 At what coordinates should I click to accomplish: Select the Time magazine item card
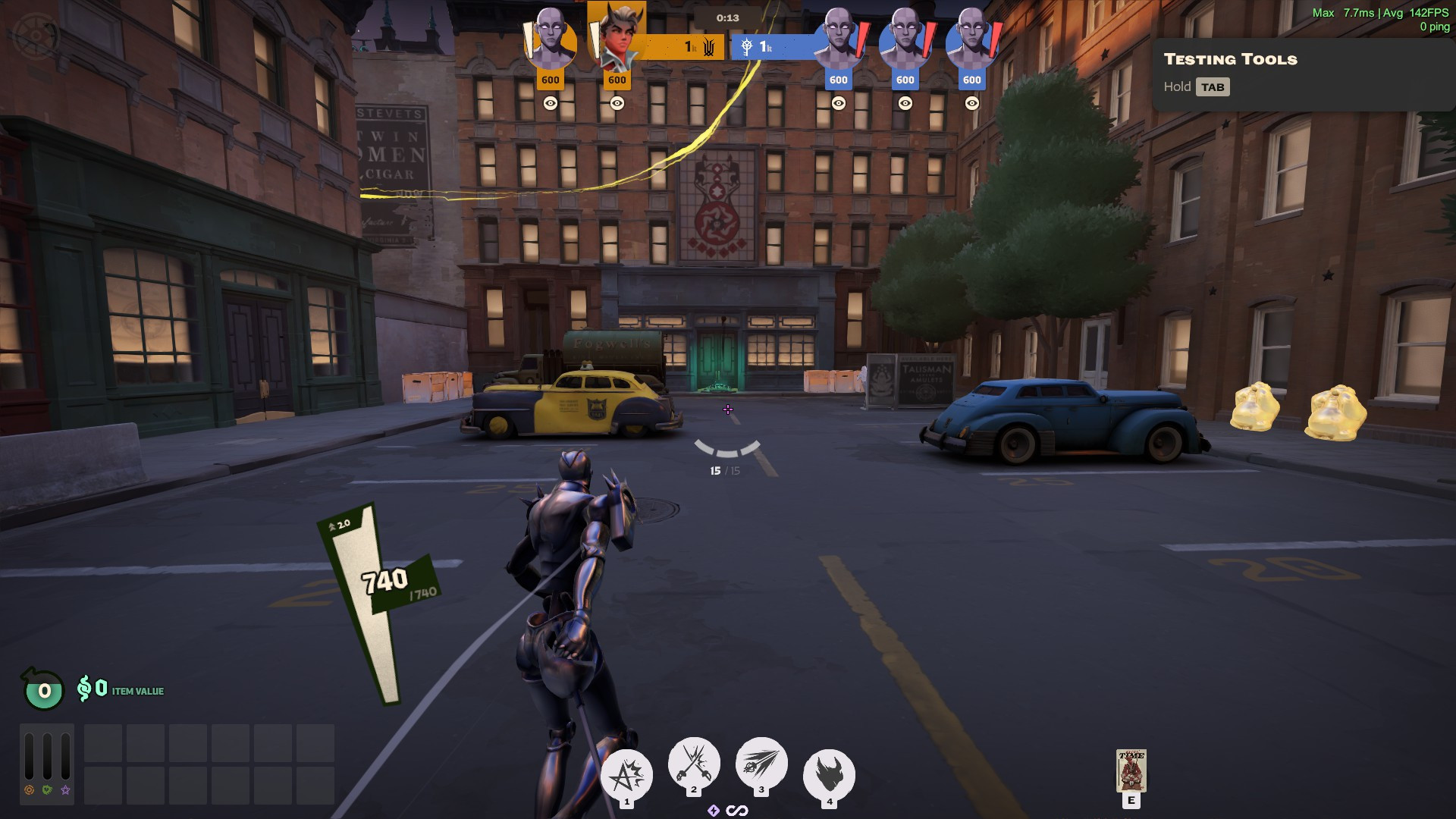point(1131,770)
